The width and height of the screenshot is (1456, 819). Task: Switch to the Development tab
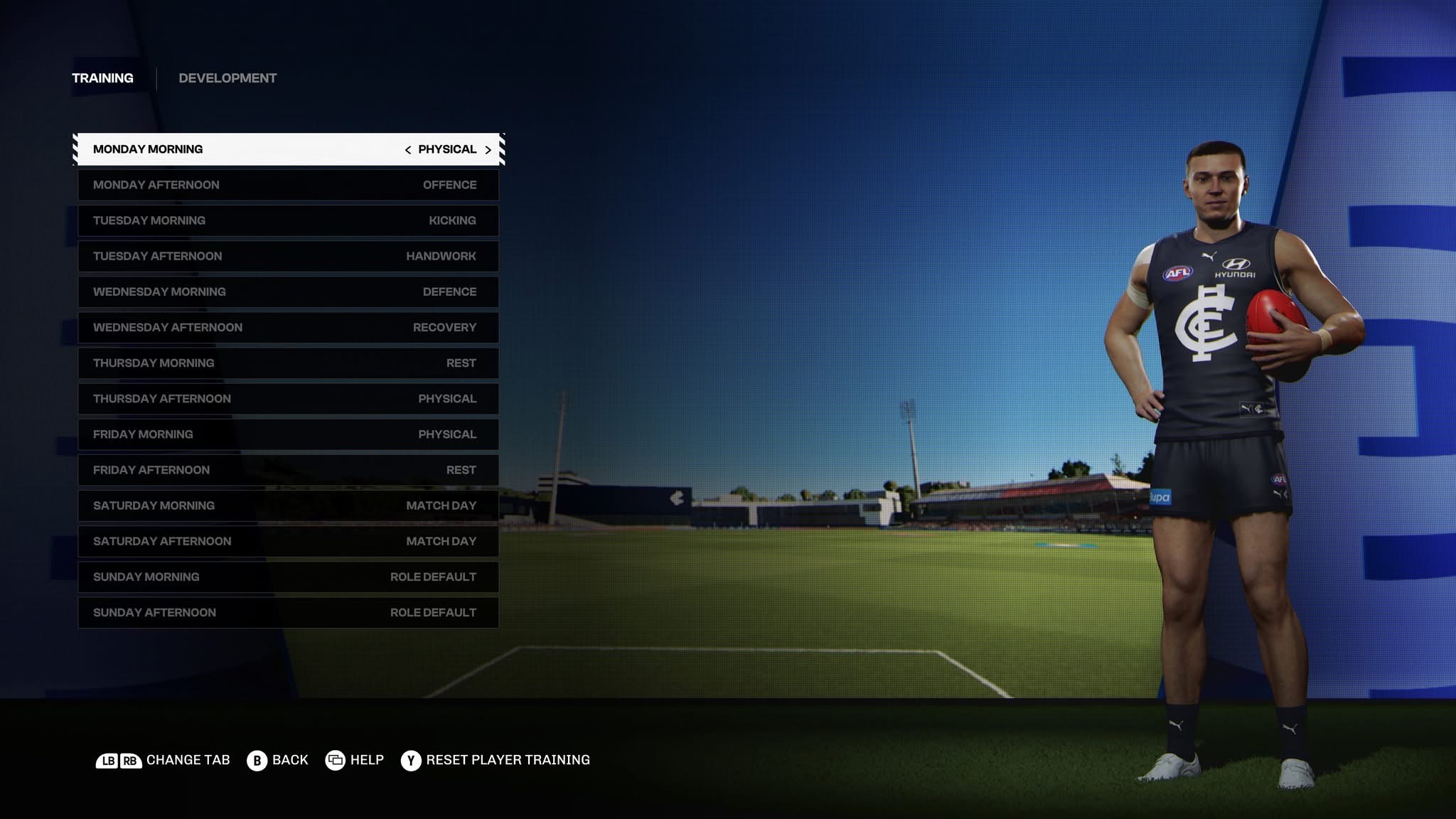coord(227,78)
